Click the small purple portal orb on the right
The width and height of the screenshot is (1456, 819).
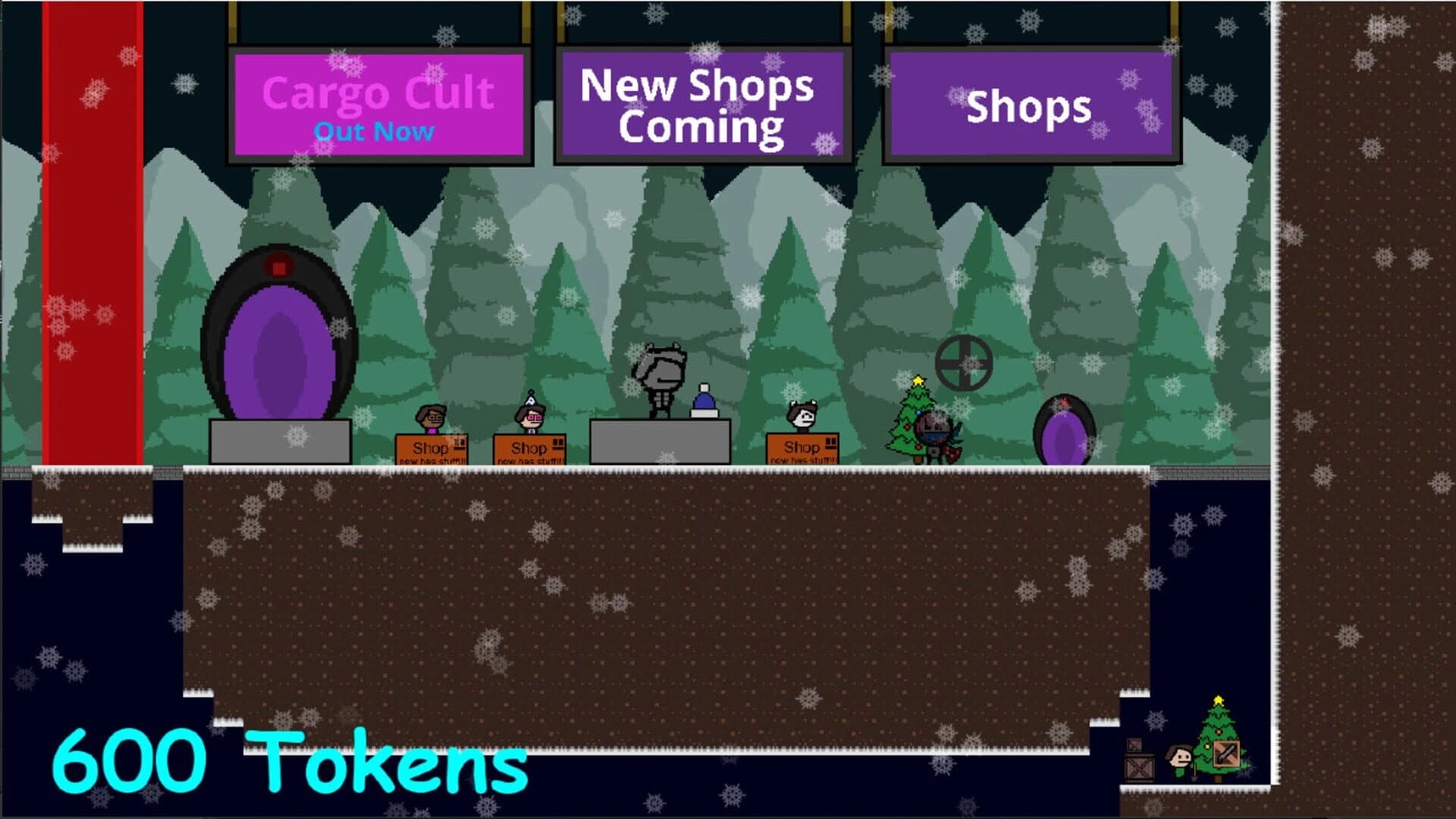click(1065, 431)
